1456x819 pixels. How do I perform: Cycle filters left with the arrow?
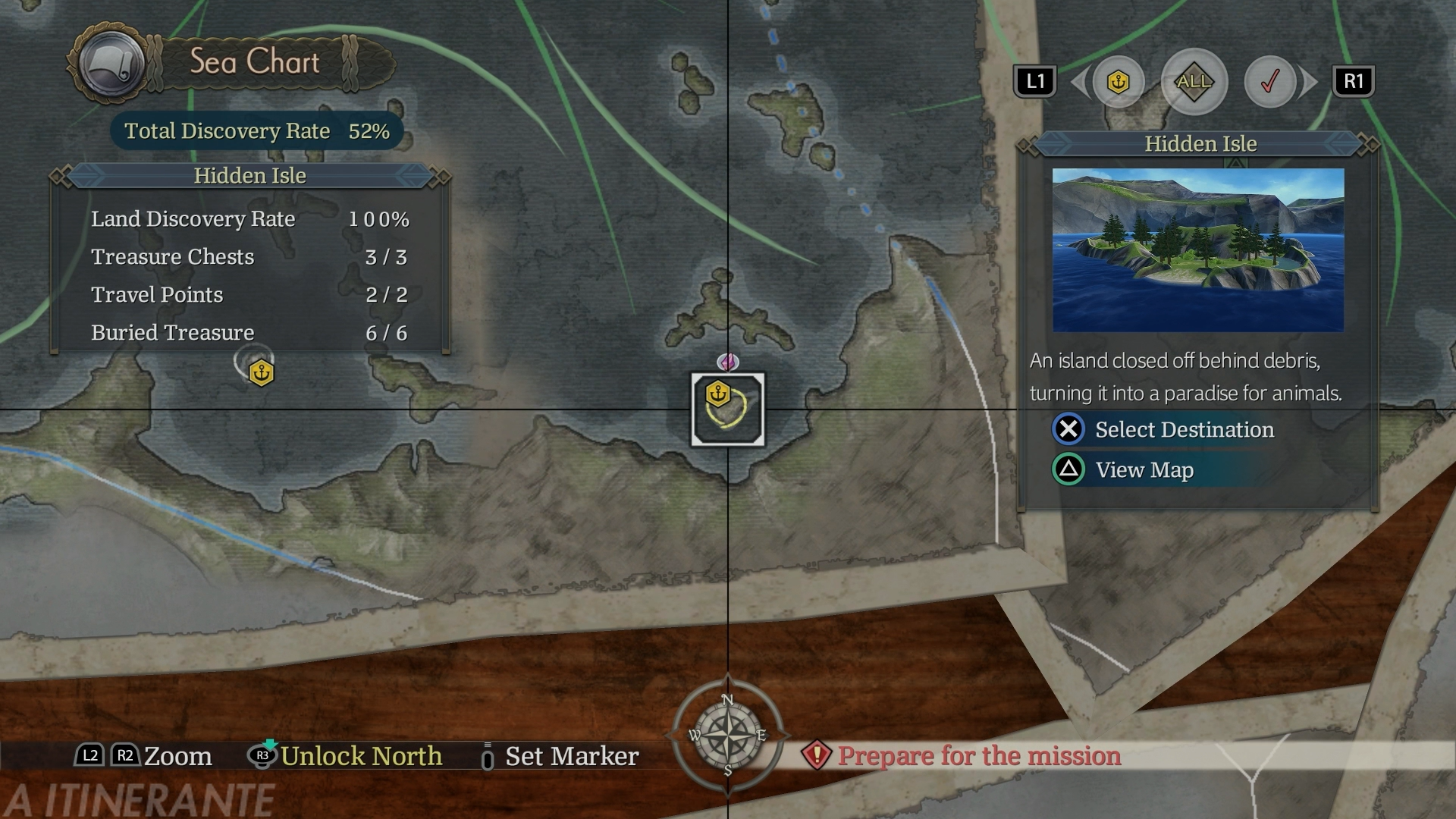click(x=1078, y=81)
